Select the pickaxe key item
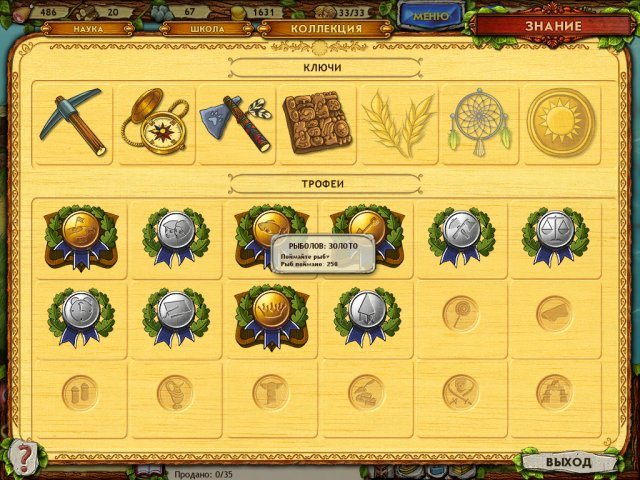 coord(71,122)
